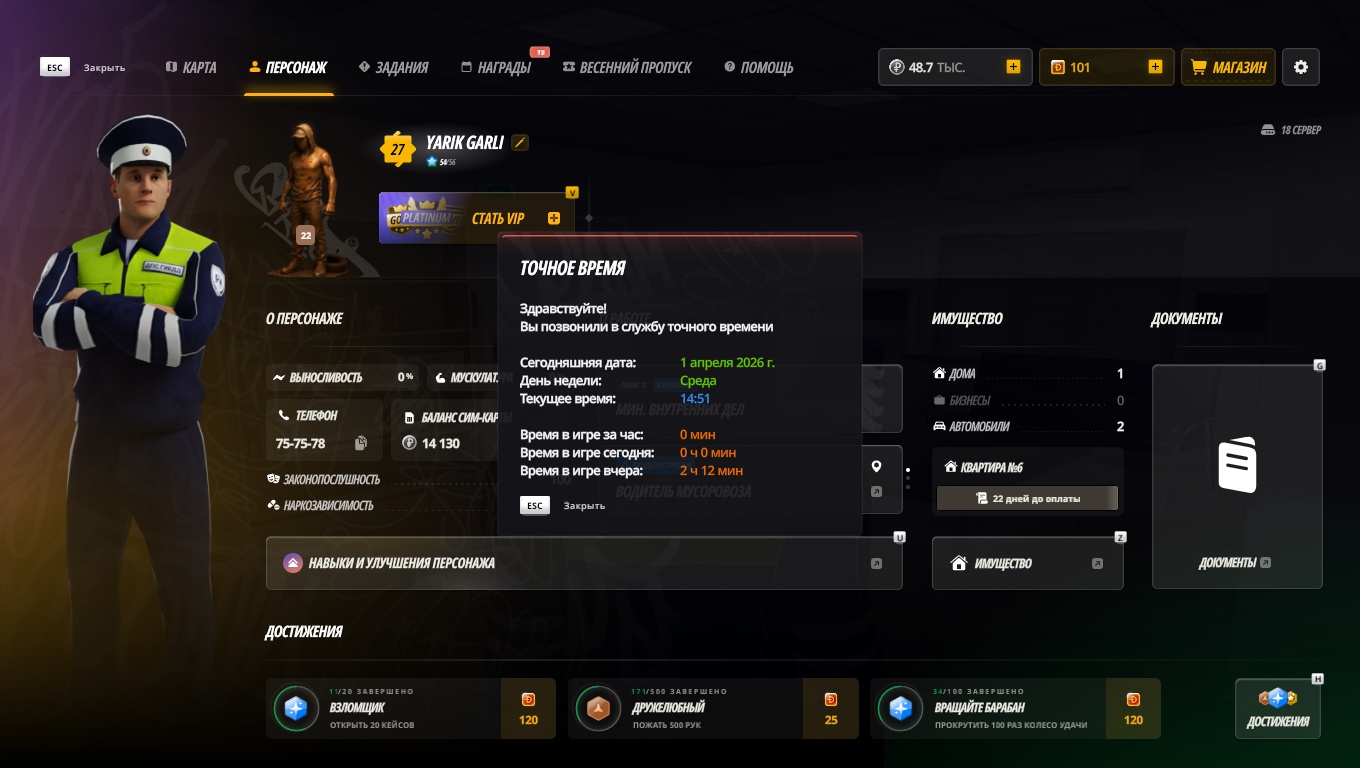The height and width of the screenshot is (768, 1360).
Task: Open the Достижения achievements button
Action: [x=1277, y=709]
